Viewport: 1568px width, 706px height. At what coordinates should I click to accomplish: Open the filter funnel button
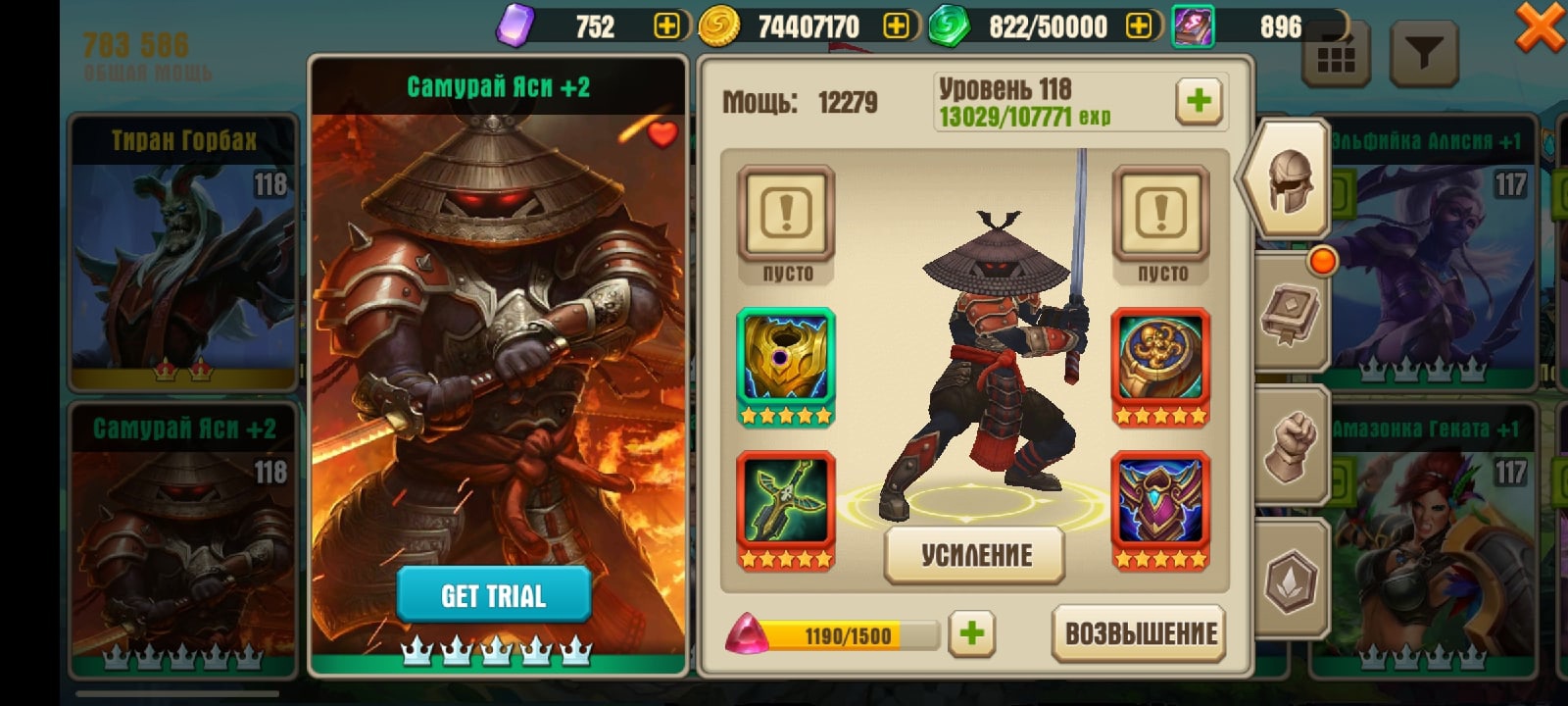1424,55
